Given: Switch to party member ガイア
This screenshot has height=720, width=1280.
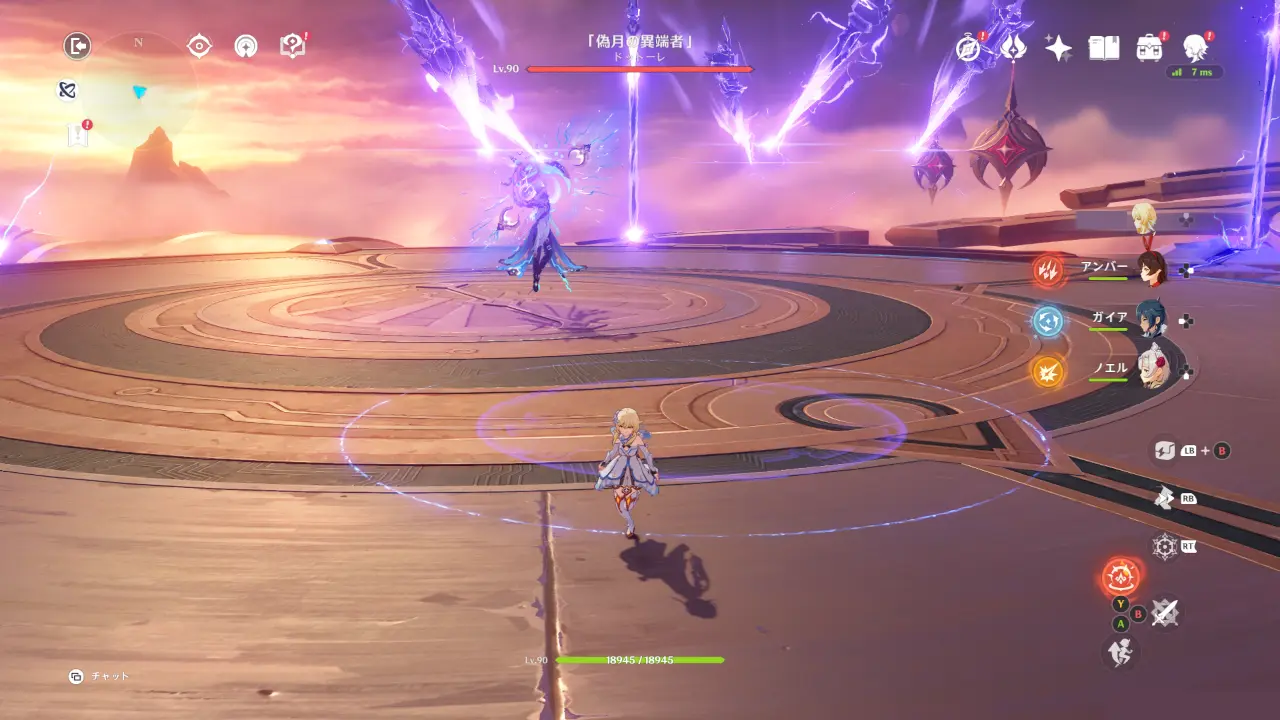Looking at the screenshot, I should click(x=1151, y=319).
